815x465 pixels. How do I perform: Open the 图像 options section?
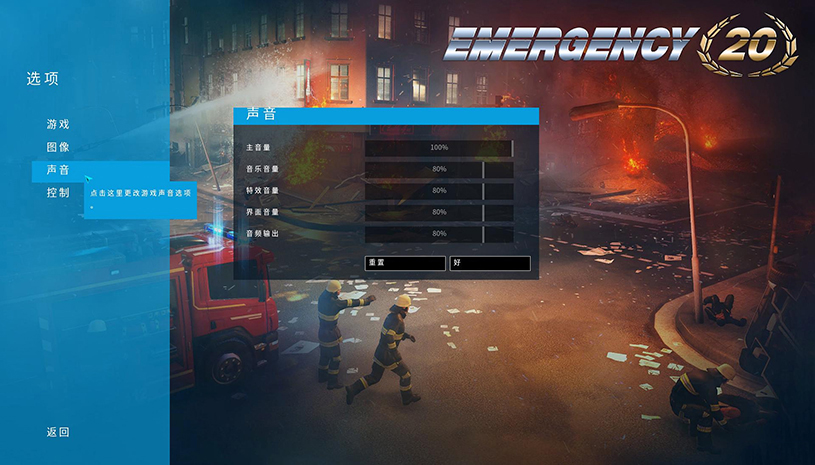pos(58,147)
